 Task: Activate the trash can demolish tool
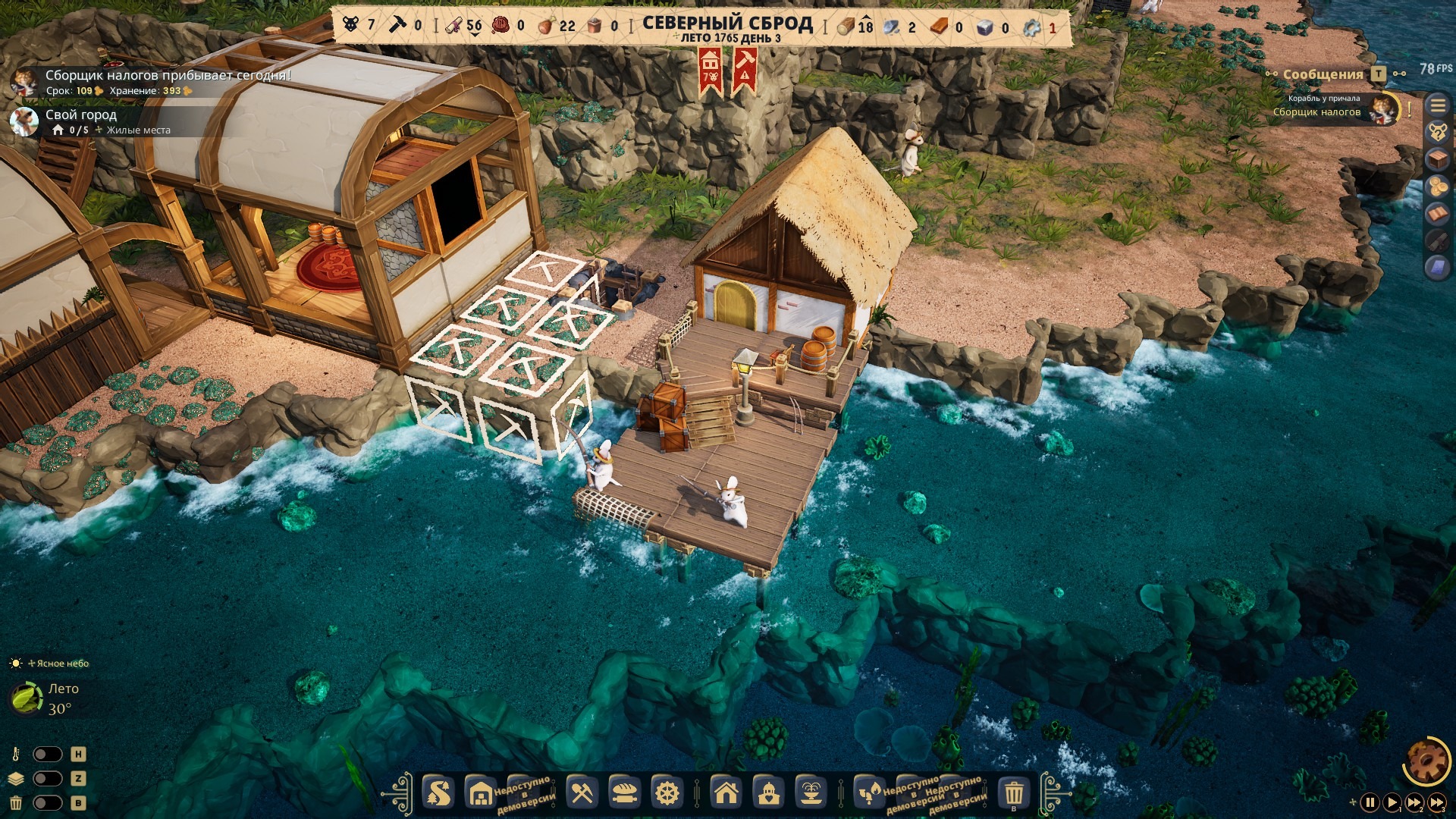point(1014,793)
